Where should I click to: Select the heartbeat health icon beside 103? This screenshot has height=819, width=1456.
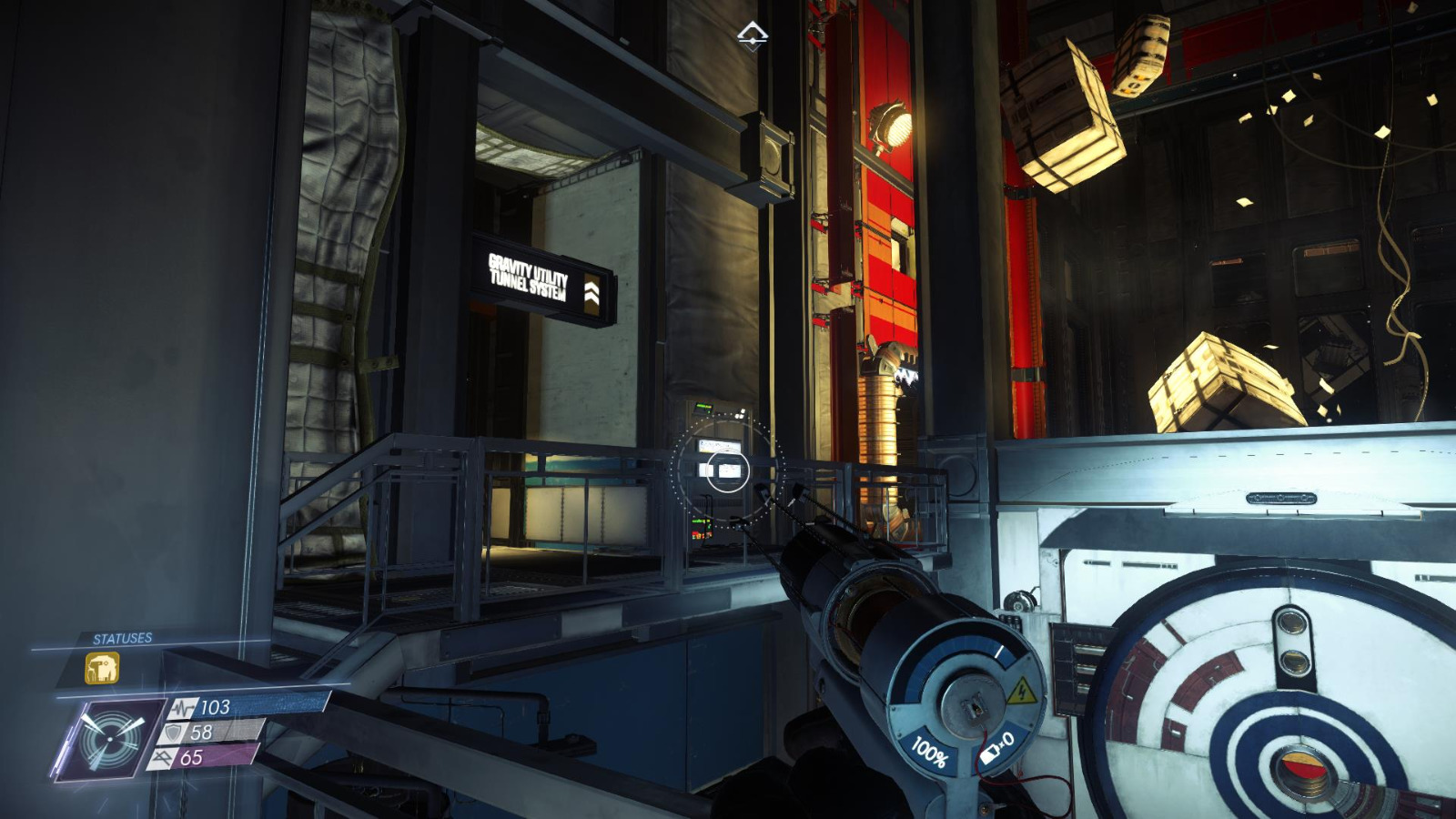[183, 708]
